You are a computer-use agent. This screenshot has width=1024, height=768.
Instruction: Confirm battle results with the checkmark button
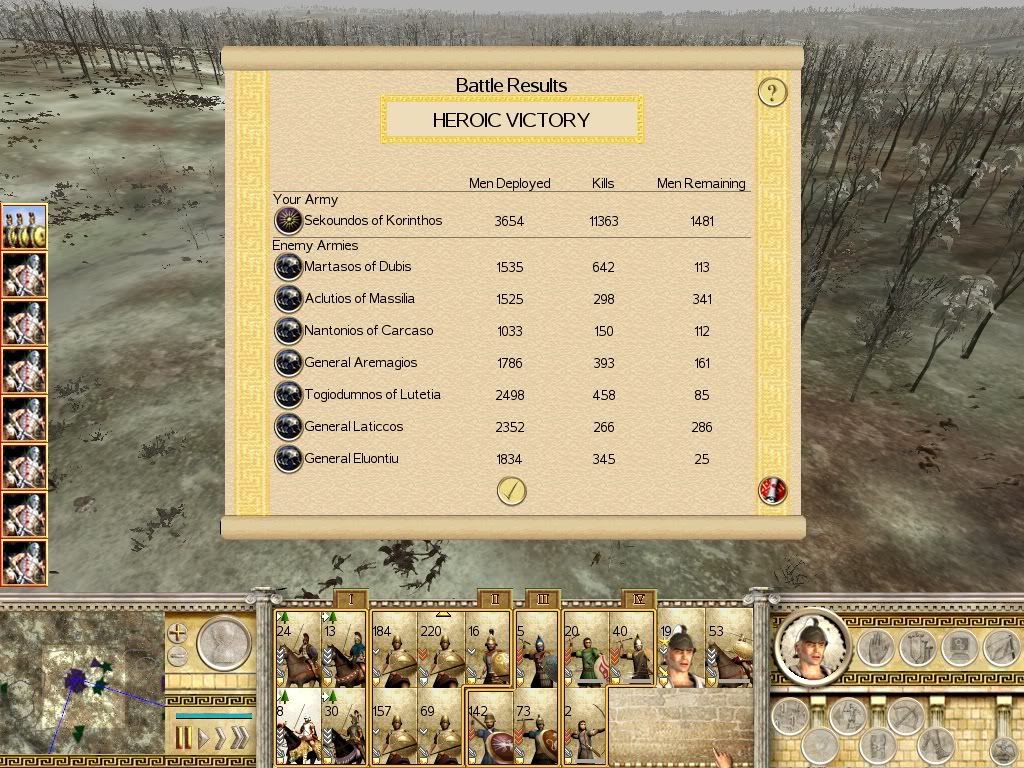pos(511,491)
